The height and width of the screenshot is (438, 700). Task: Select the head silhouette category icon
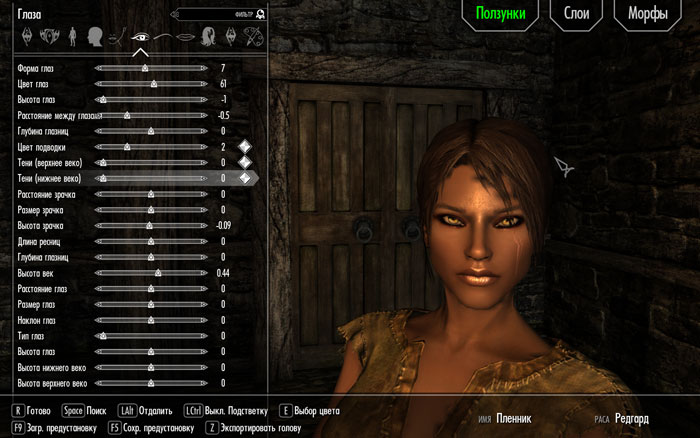tap(96, 37)
